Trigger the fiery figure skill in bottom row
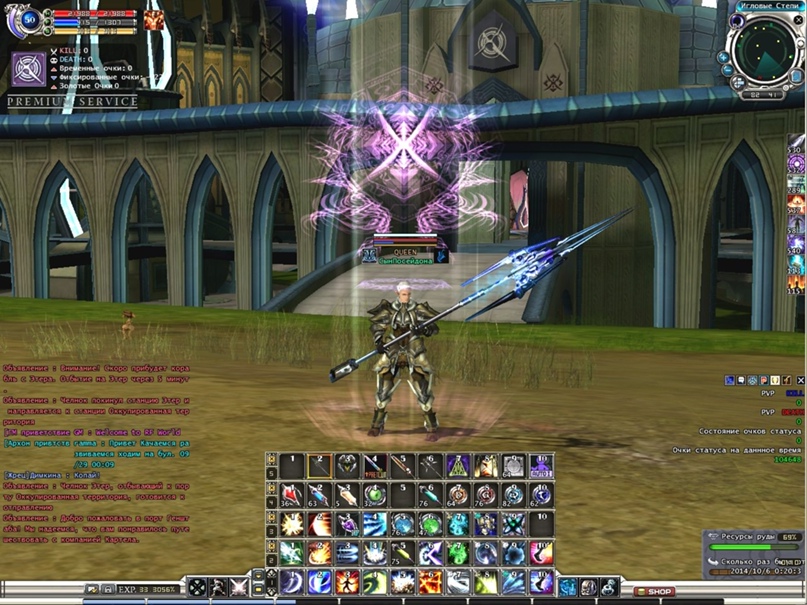Screen dimensions: 807x605 (x=346, y=583)
